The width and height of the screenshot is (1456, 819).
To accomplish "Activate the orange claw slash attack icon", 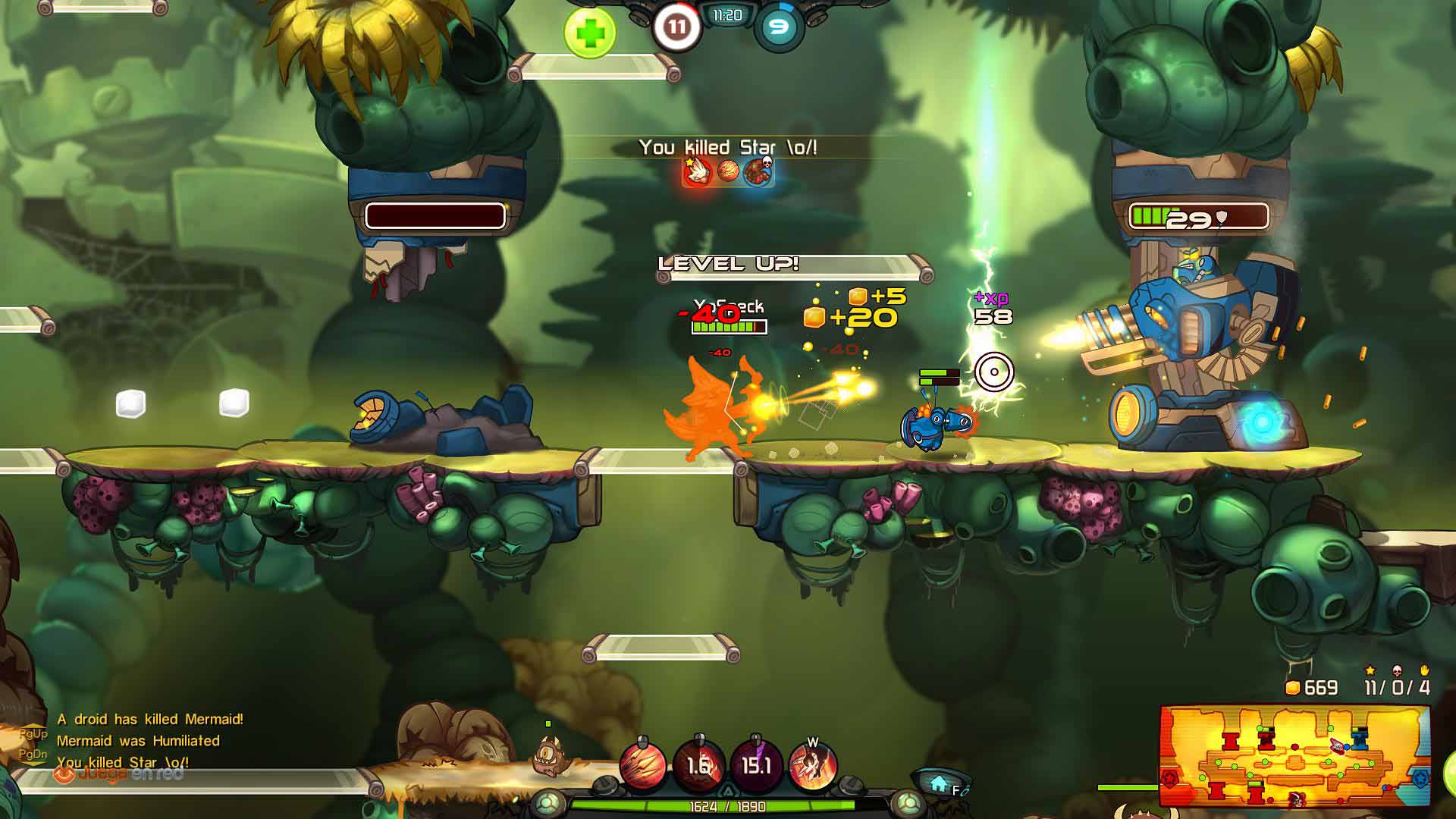I will 643,766.
